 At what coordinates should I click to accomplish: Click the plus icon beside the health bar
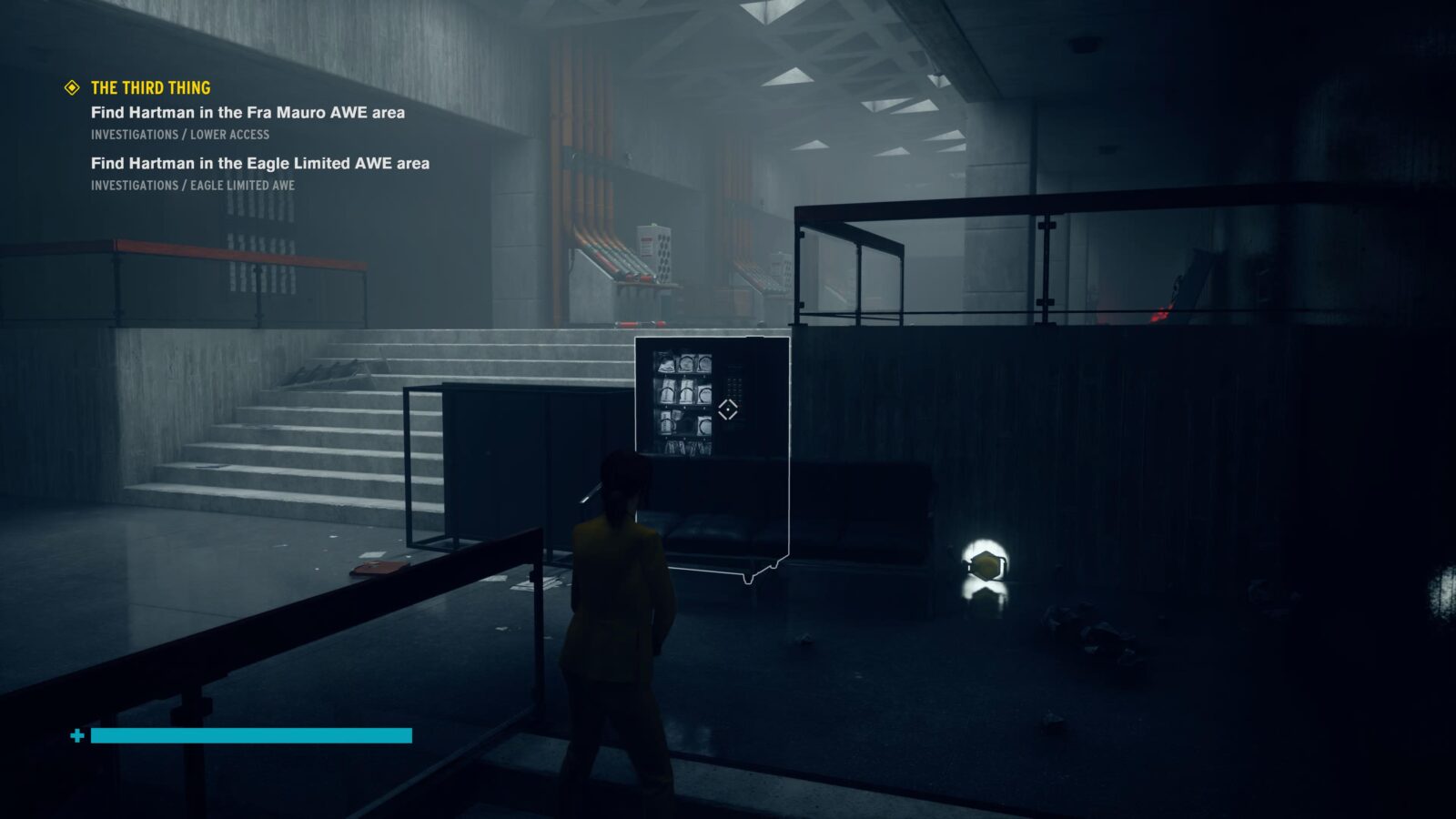click(x=76, y=733)
